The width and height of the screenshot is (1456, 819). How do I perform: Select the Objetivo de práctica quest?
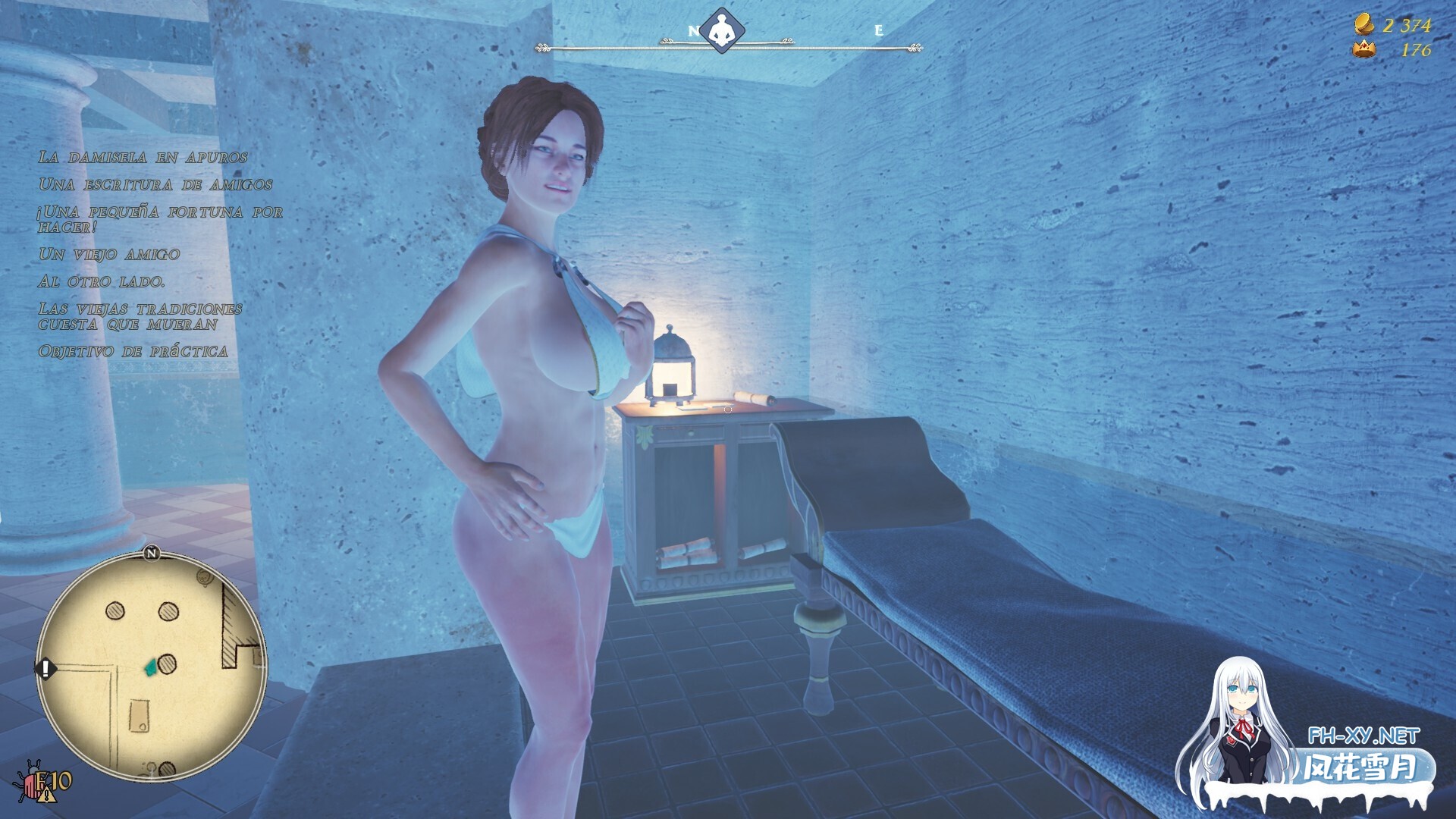coord(133,352)
